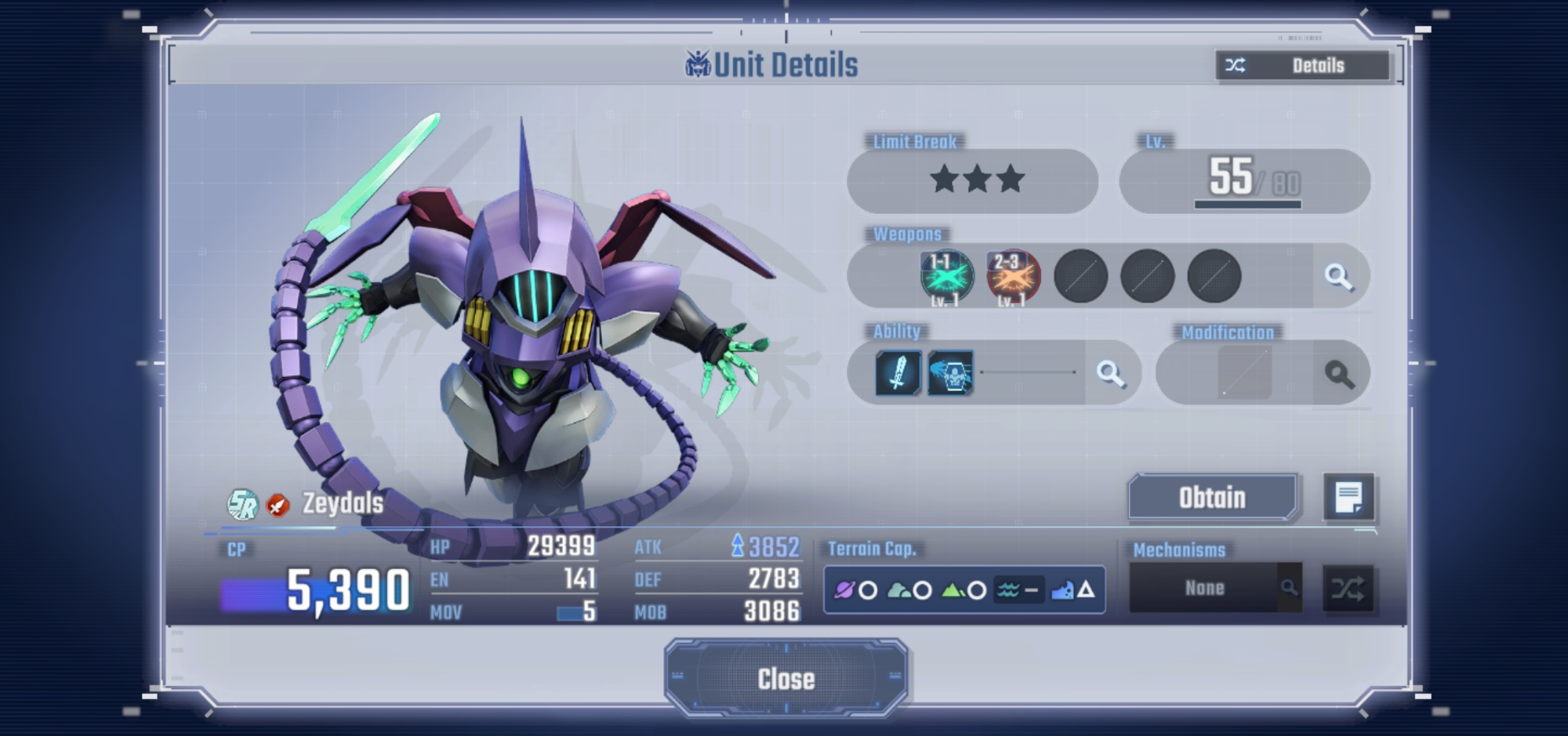Select the orange 2-3 range weapon
Viewport: 1568px width, 736px height.
[x=1013, y=277]
